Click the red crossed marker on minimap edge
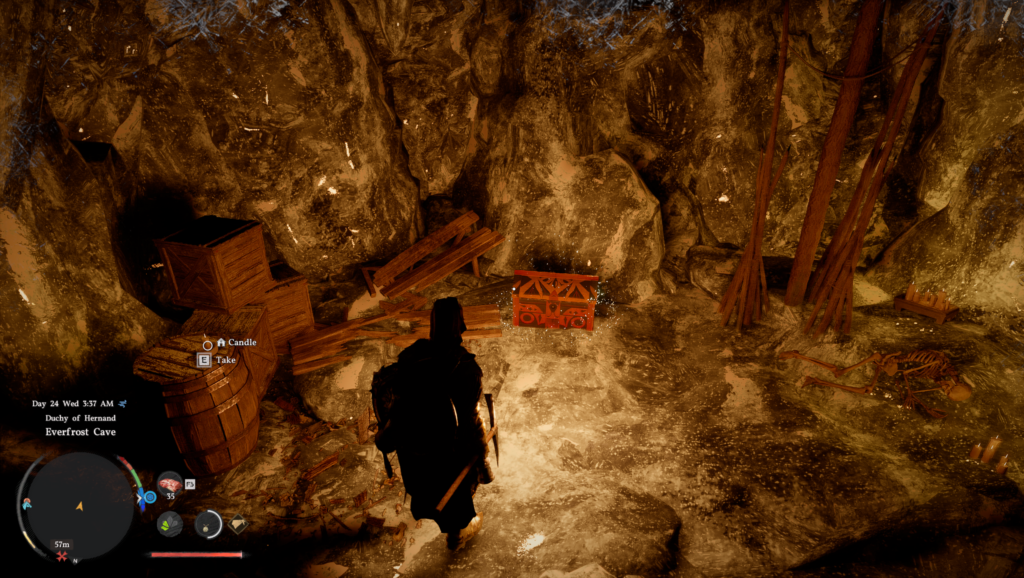Screen dimensions: 1024x578 [62, 557]
